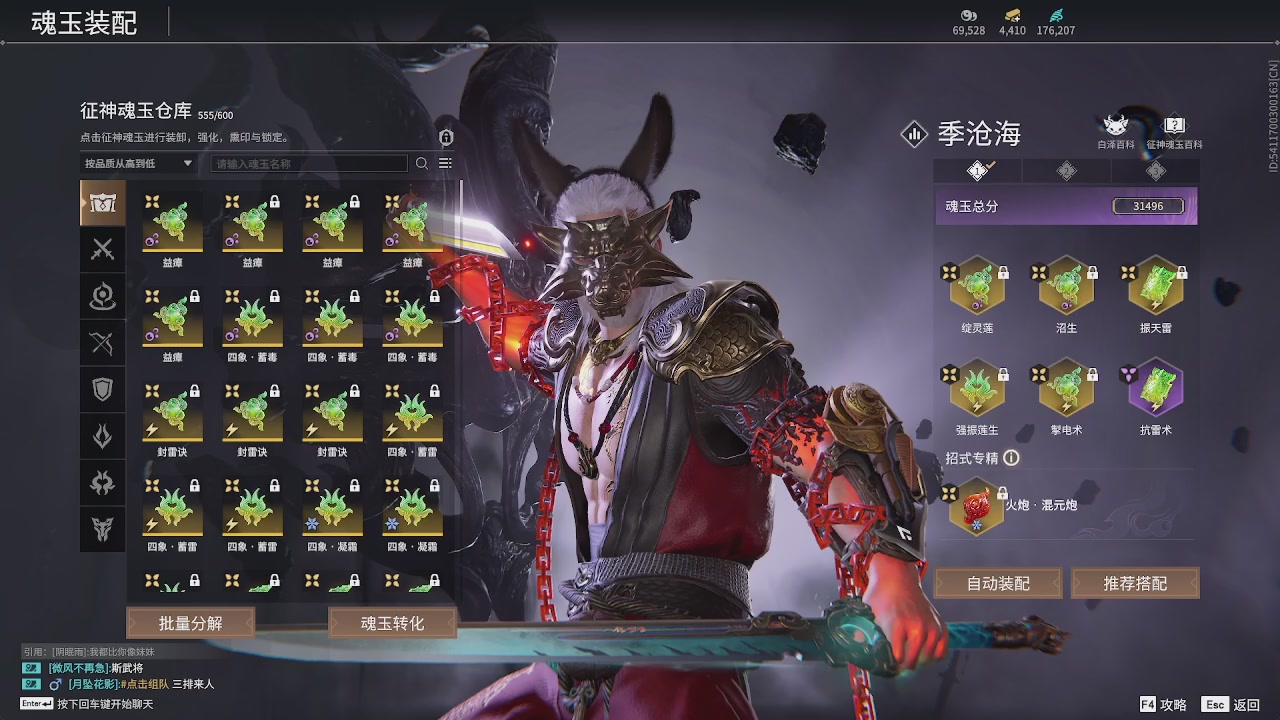Activate 自动装配 auto equip button
The width and height of the screenshot is (1280, 720).
click(x=998, y=583)
